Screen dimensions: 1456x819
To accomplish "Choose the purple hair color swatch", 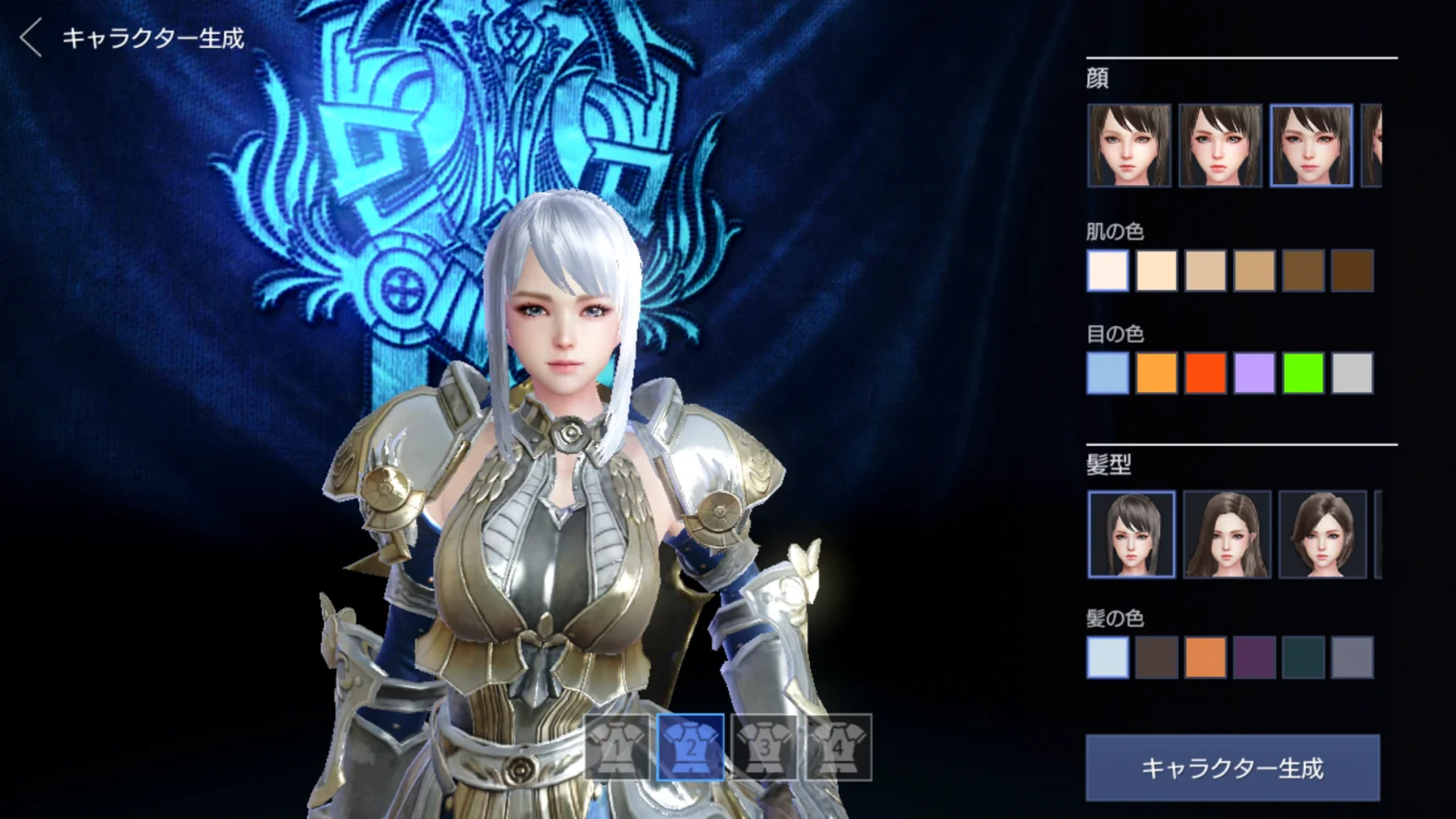I will (x=1254, y=658).
